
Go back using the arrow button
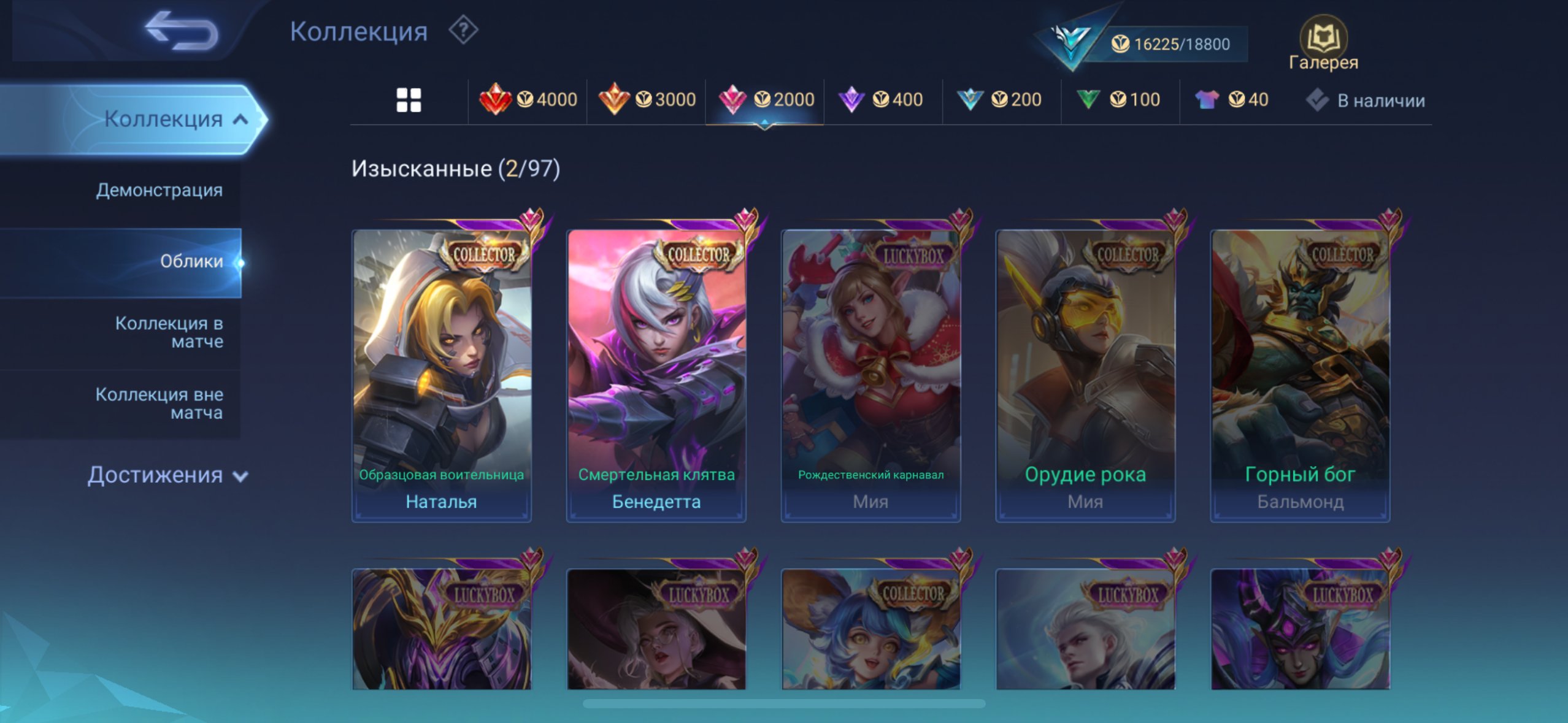pyautogui.click(x=182, y=31)
